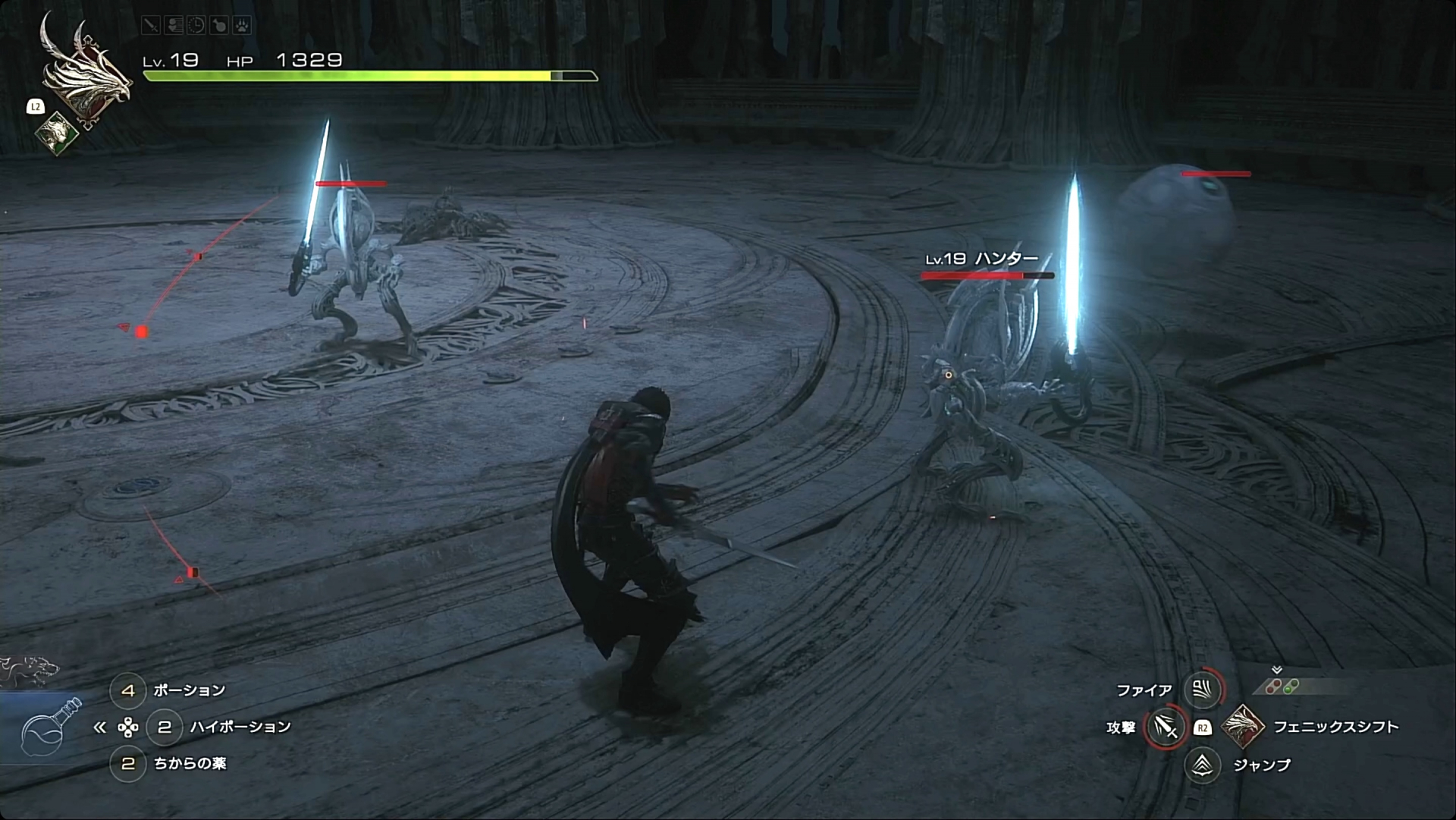The width and height of the screenshot is (1456, 820).
Task: Click the potion flask shortcut icon
Action: coord(50,727)
